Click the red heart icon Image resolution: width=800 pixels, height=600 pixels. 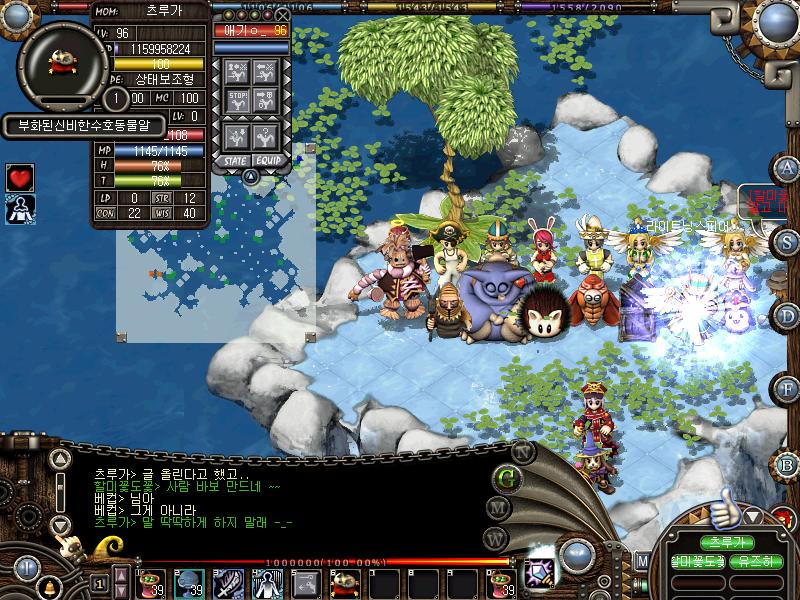click(x=20, y=177)
